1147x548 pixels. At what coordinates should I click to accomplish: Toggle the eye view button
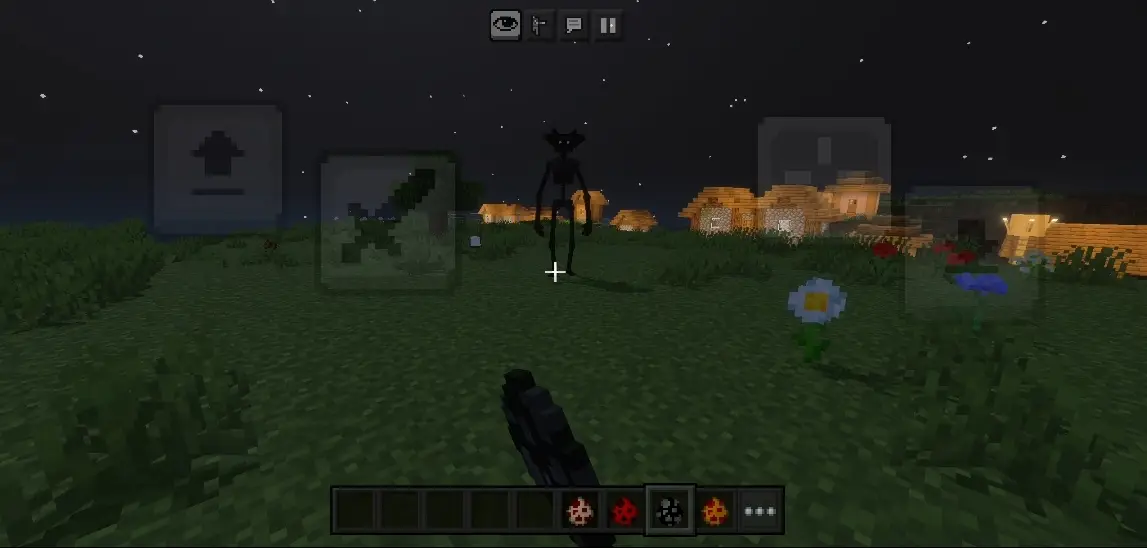[506, 25]
